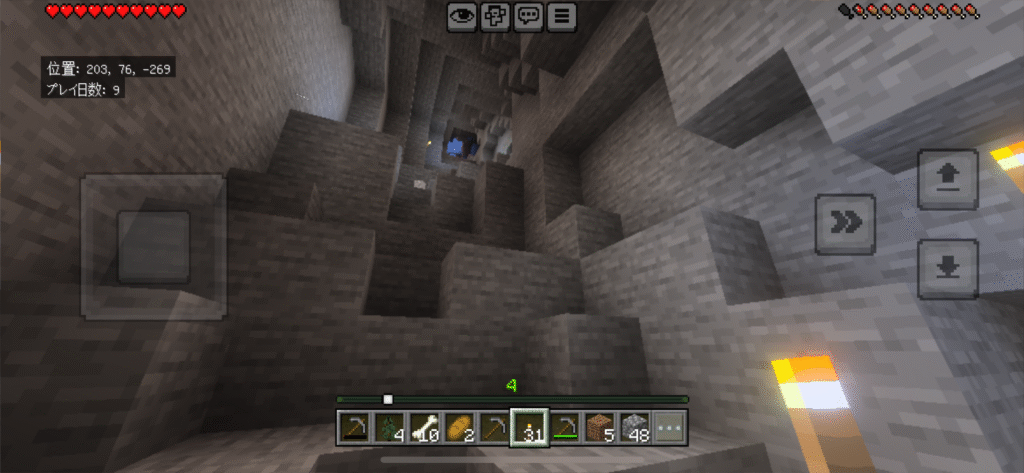
Task: Toggle camera perspective with the eye button
Action: coord(461,17)
